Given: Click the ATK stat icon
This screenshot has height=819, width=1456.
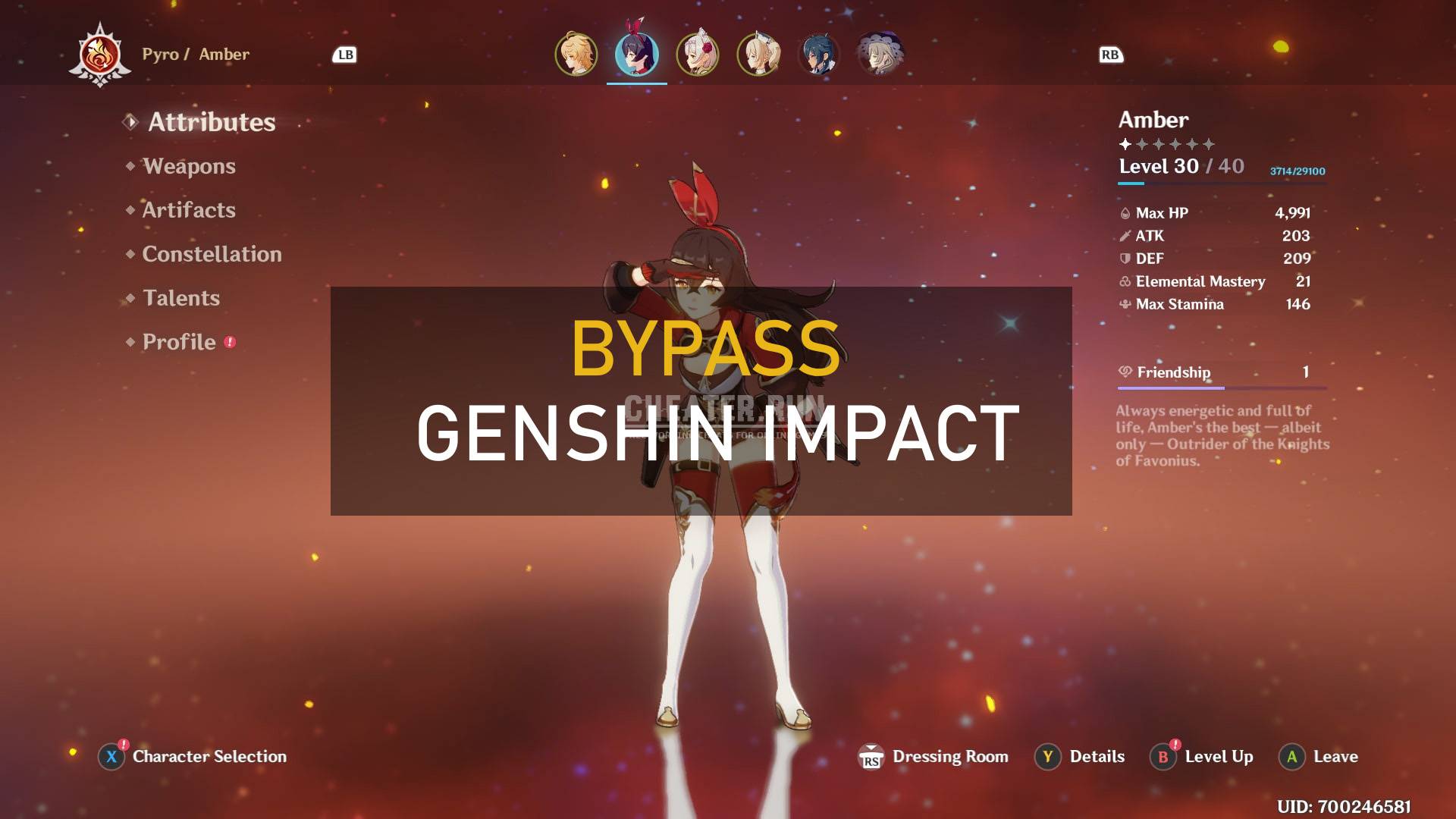Looking at the screenshot, I should (1125, 236).
